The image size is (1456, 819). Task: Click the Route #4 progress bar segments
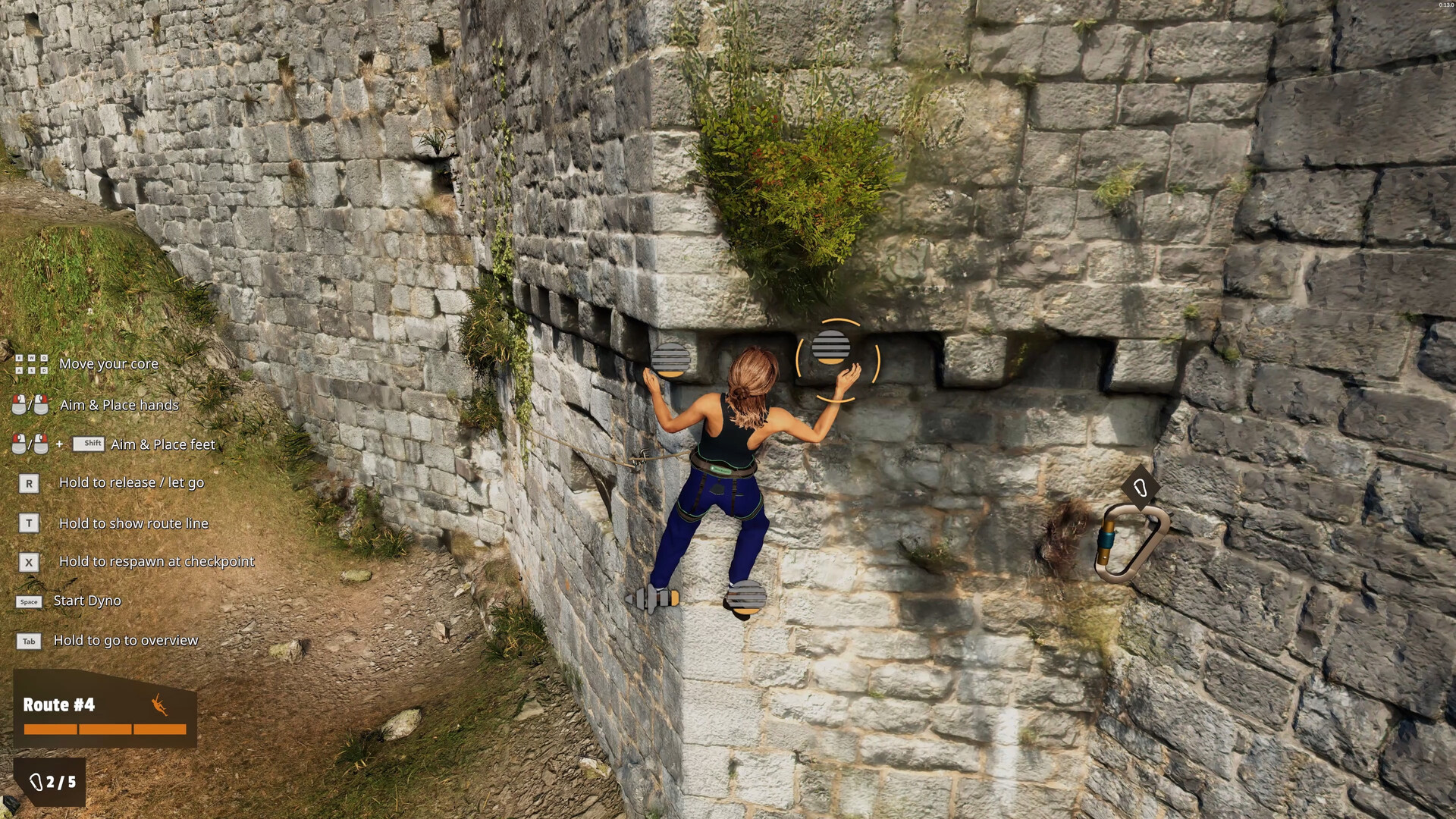pyautogui.click(x=104, y=730)
